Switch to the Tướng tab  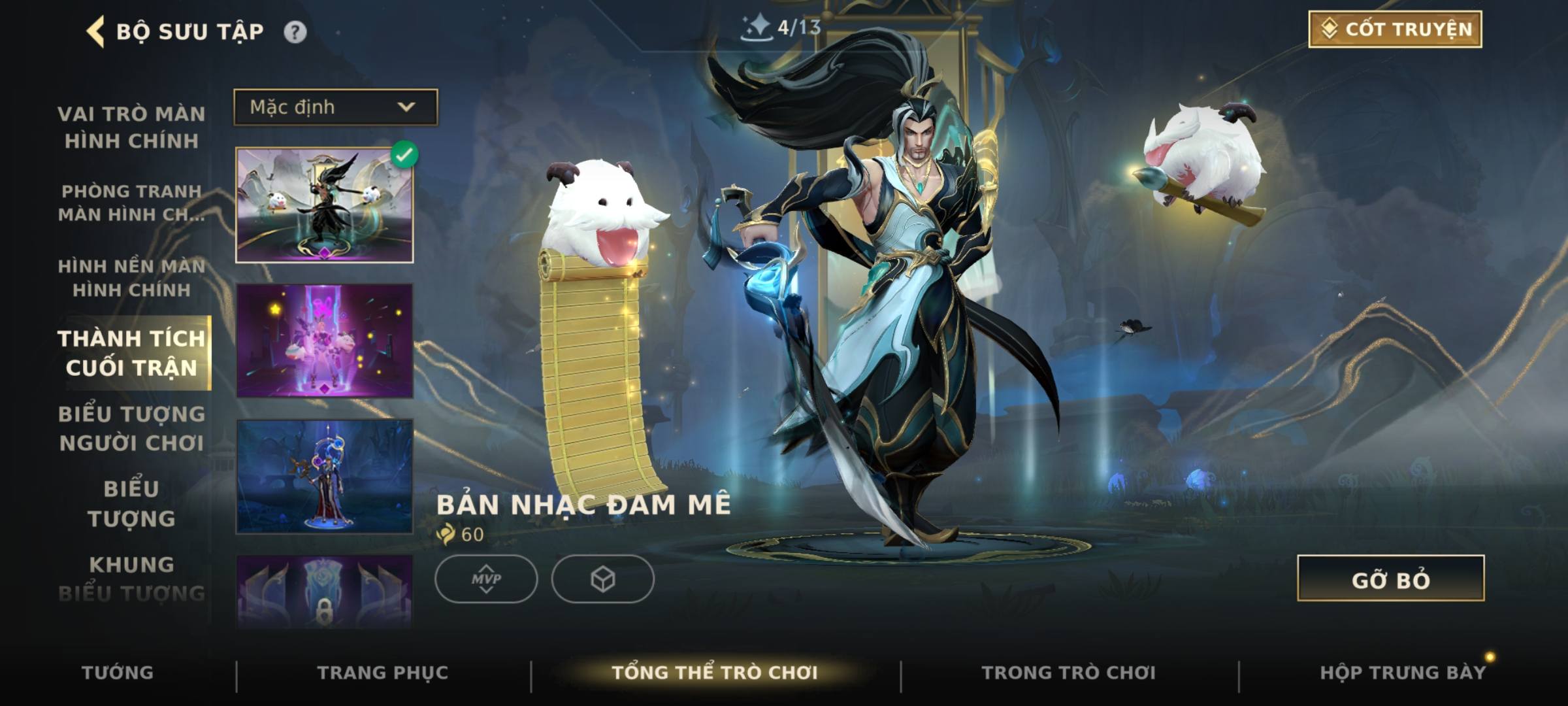tap(118, 673)
